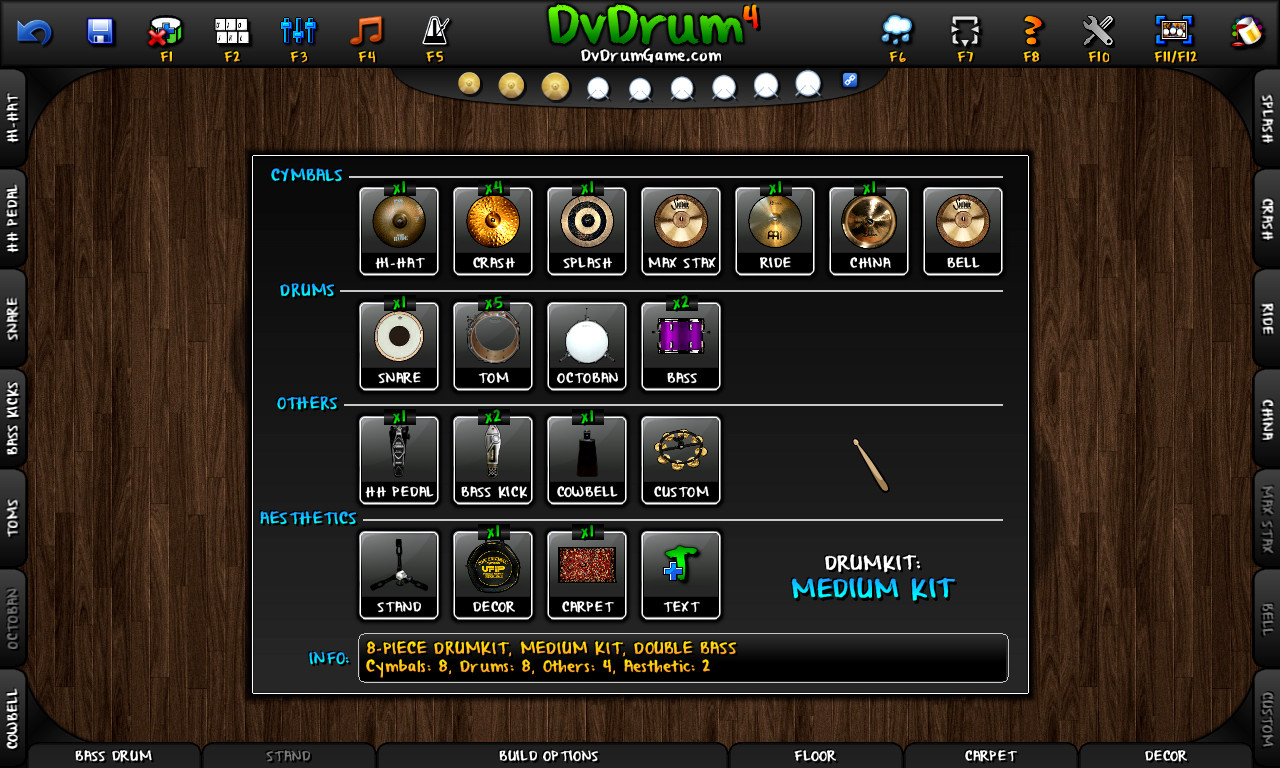Toggle the Decor aesthetic option
Viewport: 1280px width, 768px height.
pyautogui.click(x=493, y=573)
